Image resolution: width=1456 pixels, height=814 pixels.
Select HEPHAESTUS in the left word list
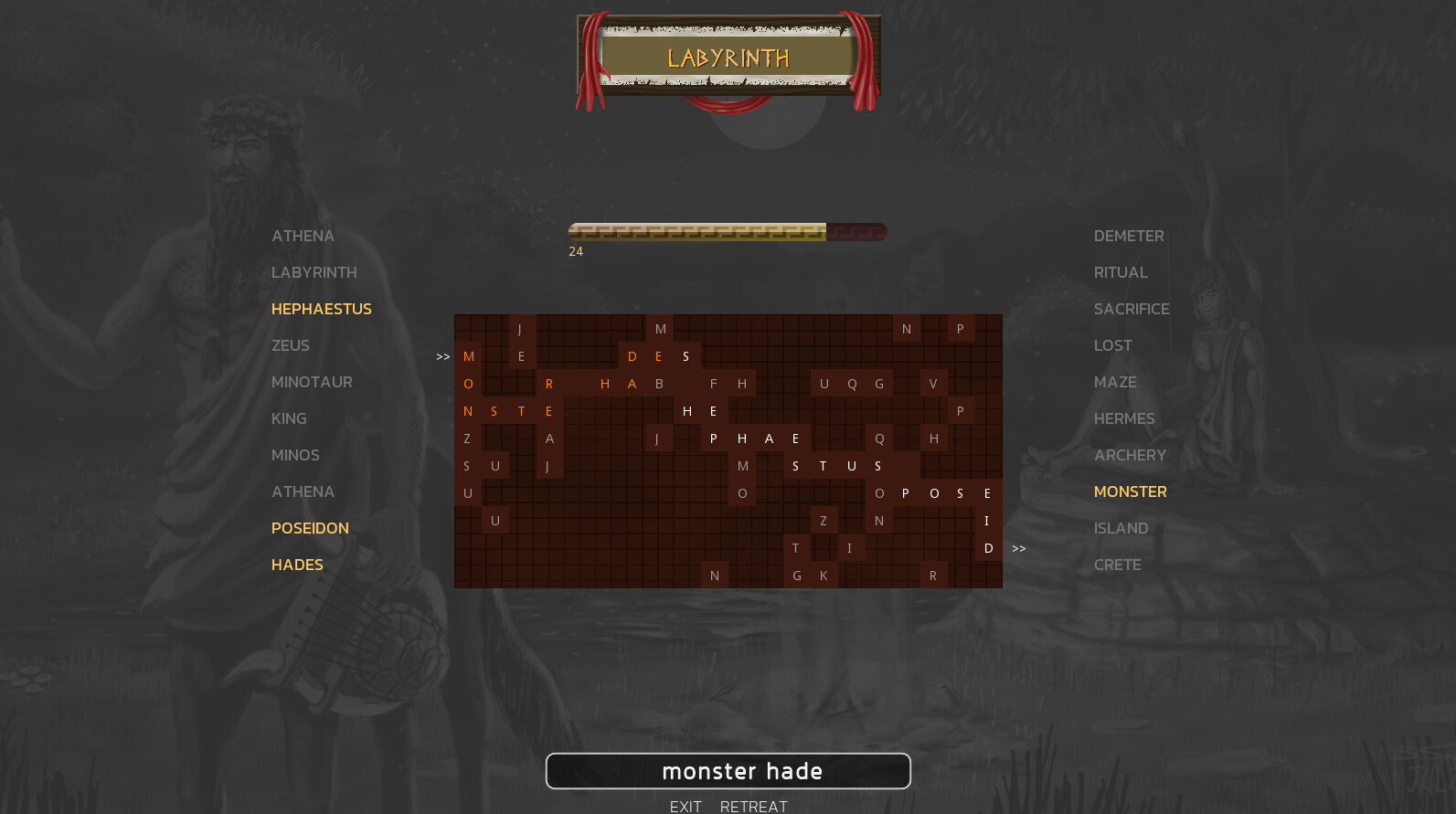pyautogui.click(x=321, y=309)
